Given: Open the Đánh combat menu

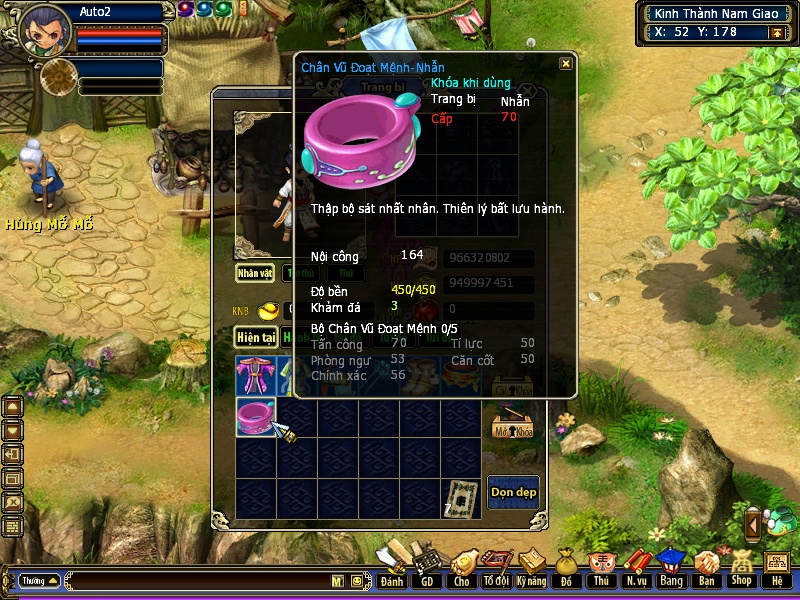Looking at the screenshot, I should (x=392, y=568).
